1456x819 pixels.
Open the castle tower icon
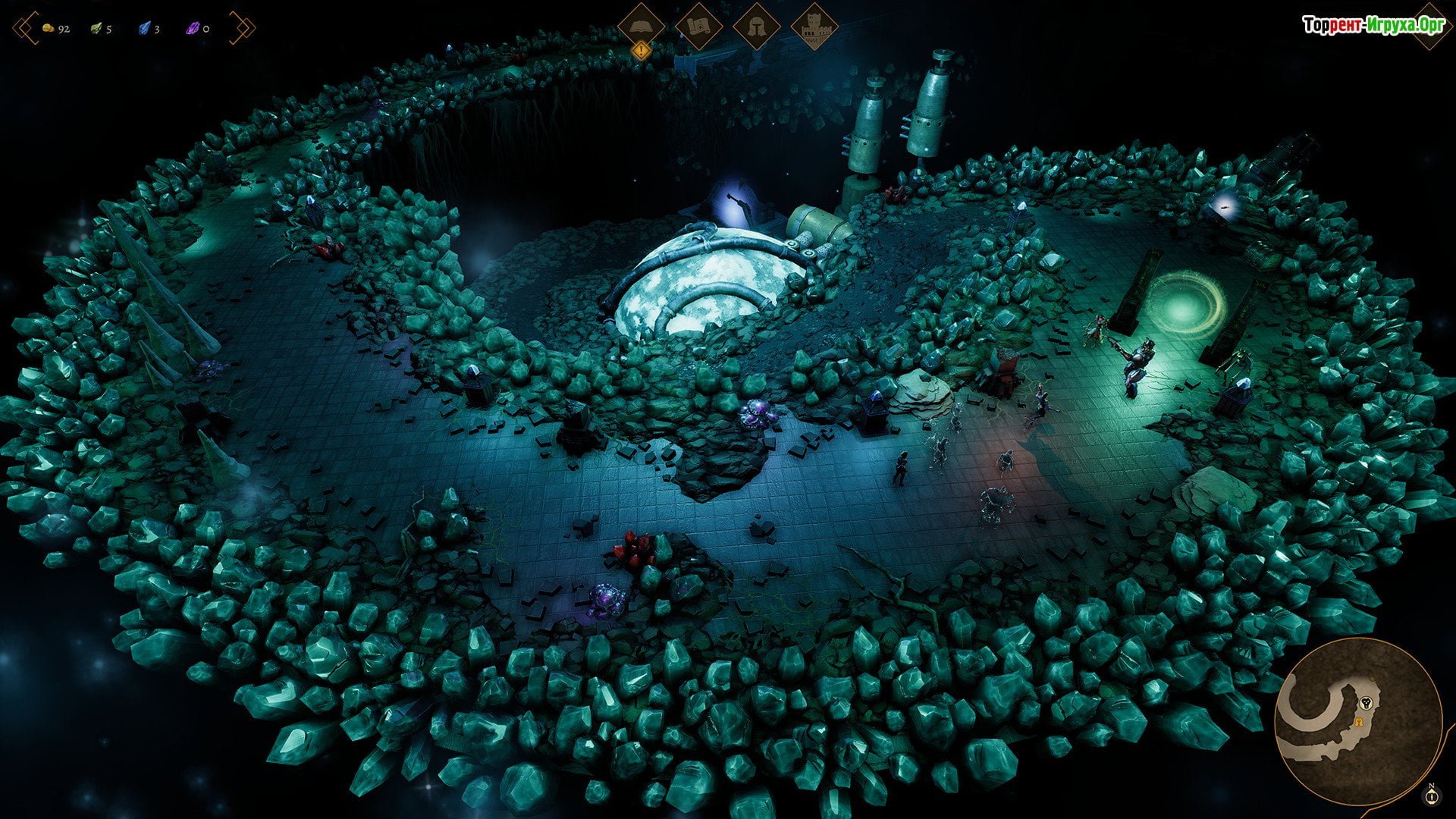pyautogui.click(x=814, y=27)
